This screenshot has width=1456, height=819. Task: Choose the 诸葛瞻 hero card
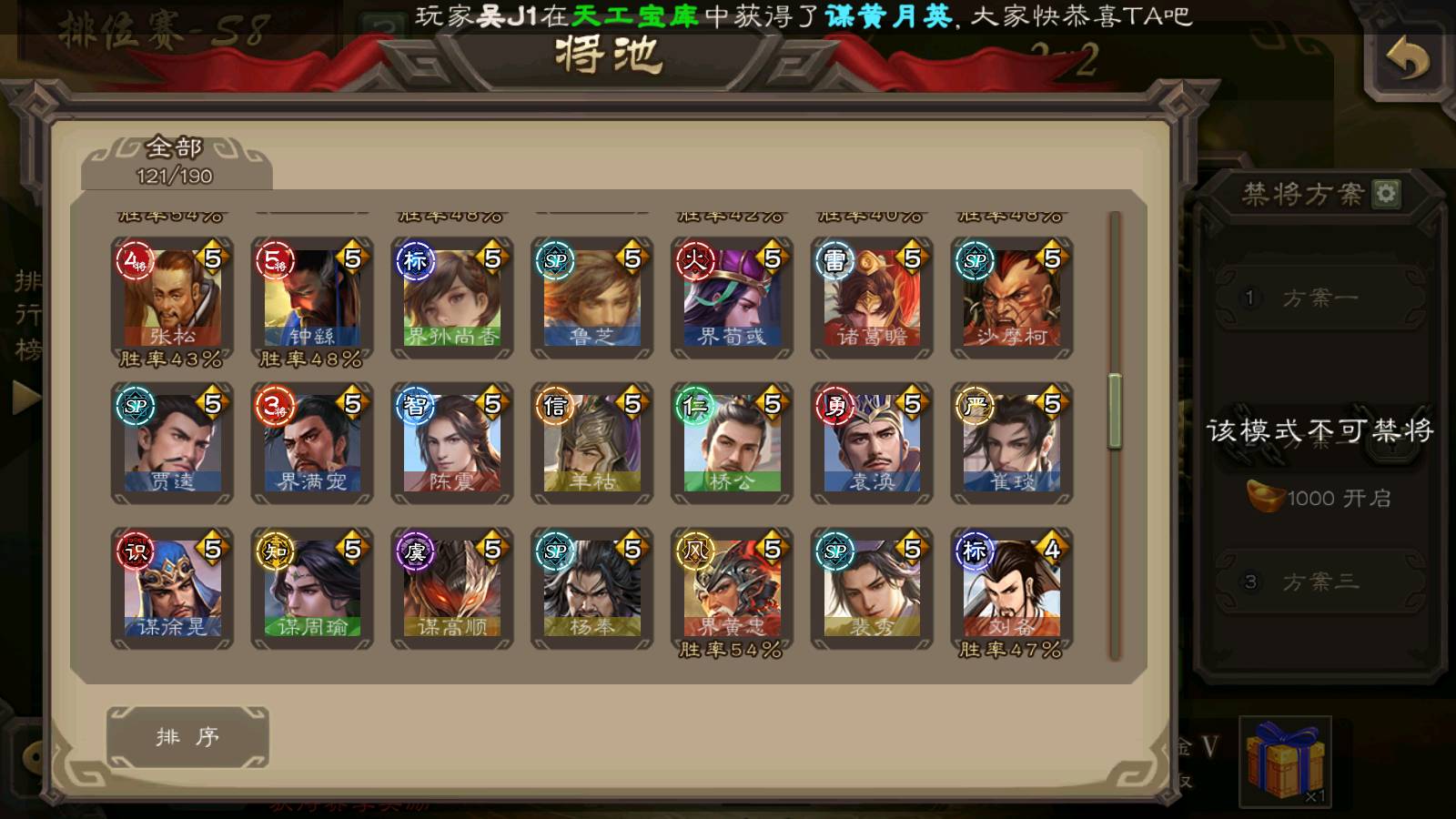pyautogui.click(x=872, y=298)
